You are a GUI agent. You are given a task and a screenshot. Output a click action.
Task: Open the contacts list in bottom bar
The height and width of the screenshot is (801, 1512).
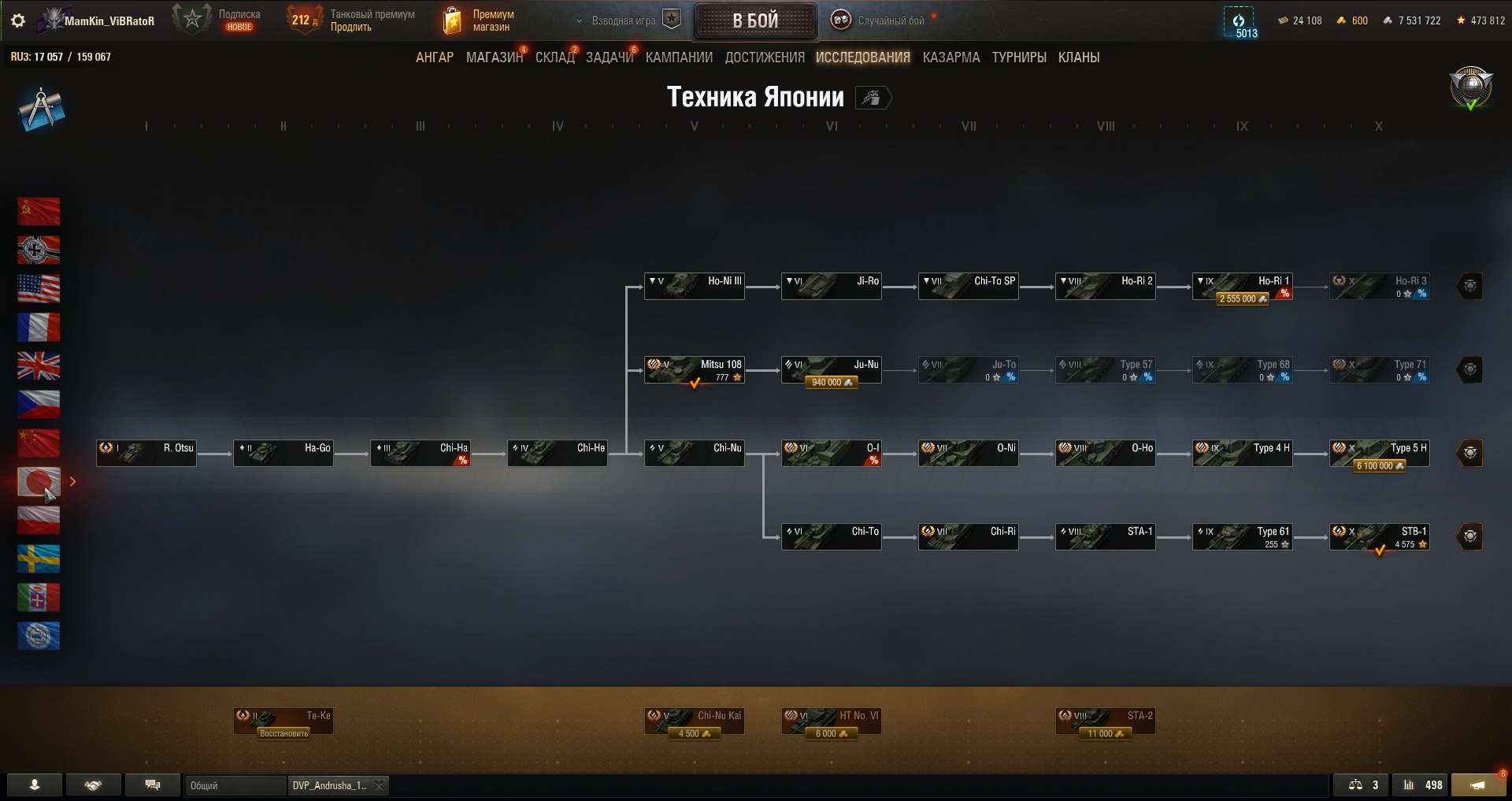(x=33, y=785)
